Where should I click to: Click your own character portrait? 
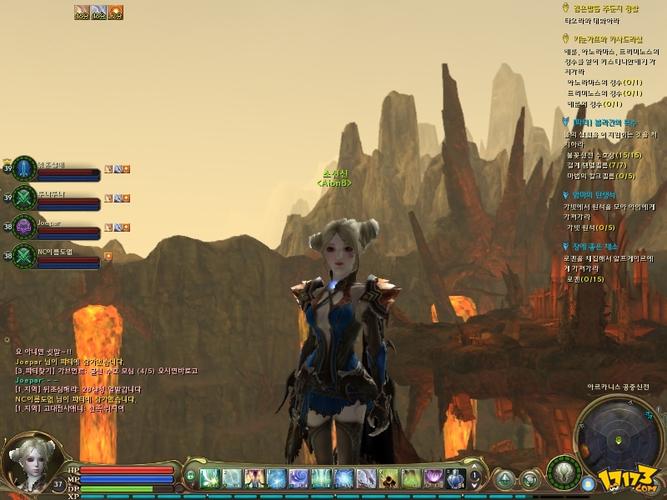coord(30,461)
